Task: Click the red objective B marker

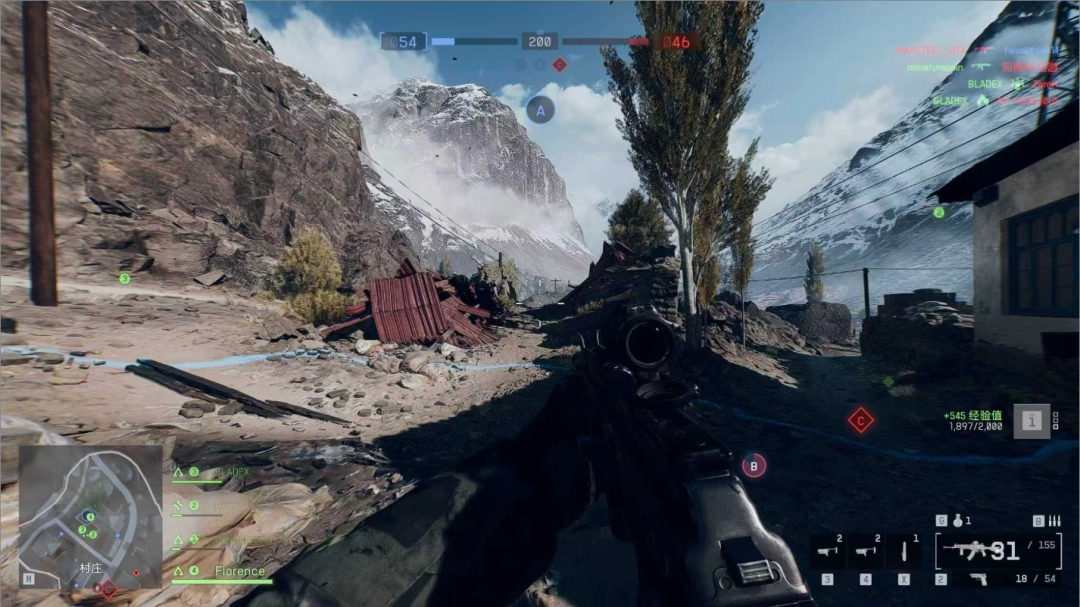Action: (x=754, y=464)
